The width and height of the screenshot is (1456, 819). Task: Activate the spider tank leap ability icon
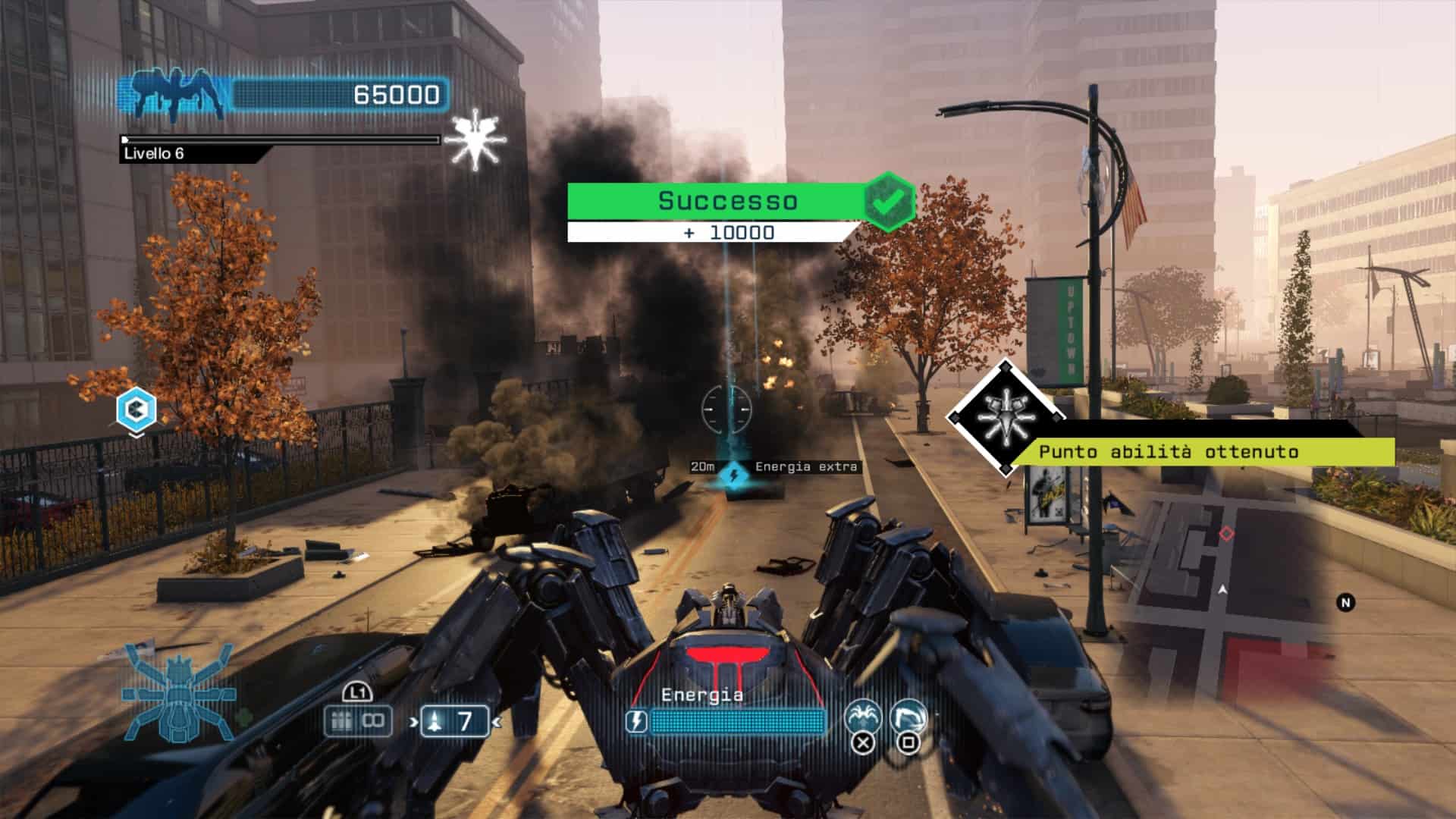point(863,717)
